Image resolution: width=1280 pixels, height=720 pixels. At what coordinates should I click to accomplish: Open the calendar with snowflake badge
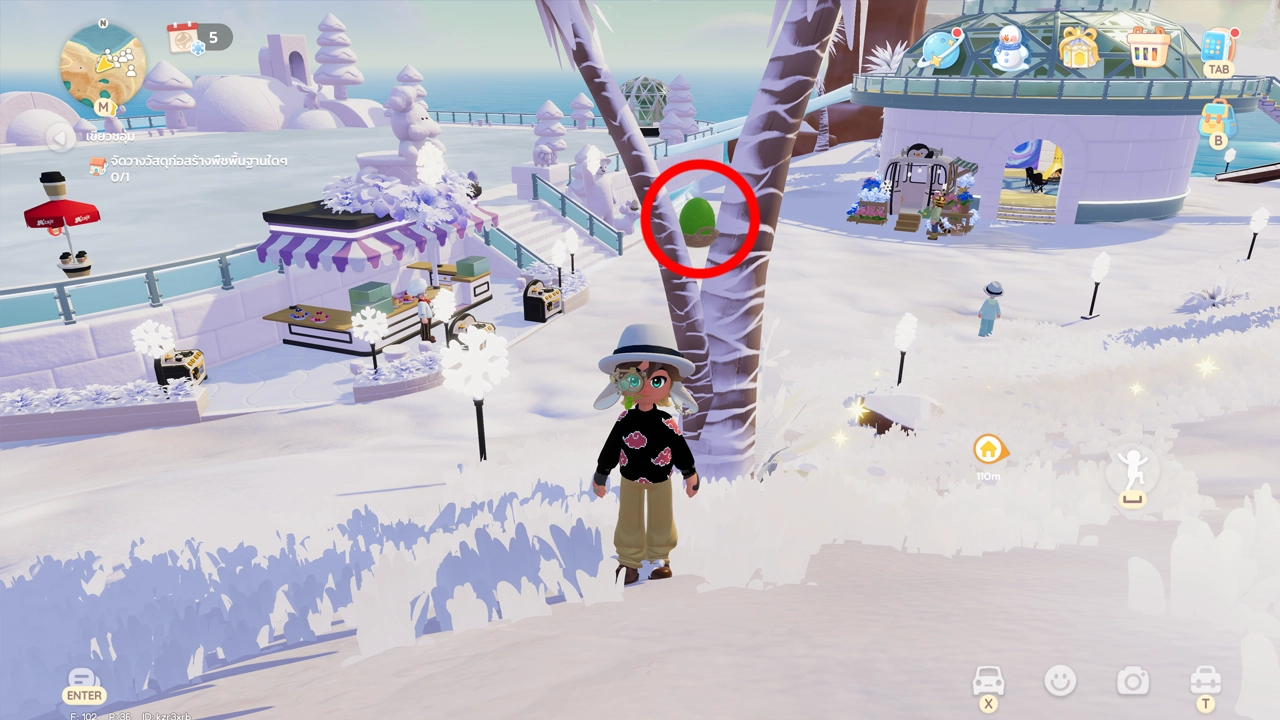point(186,39)
